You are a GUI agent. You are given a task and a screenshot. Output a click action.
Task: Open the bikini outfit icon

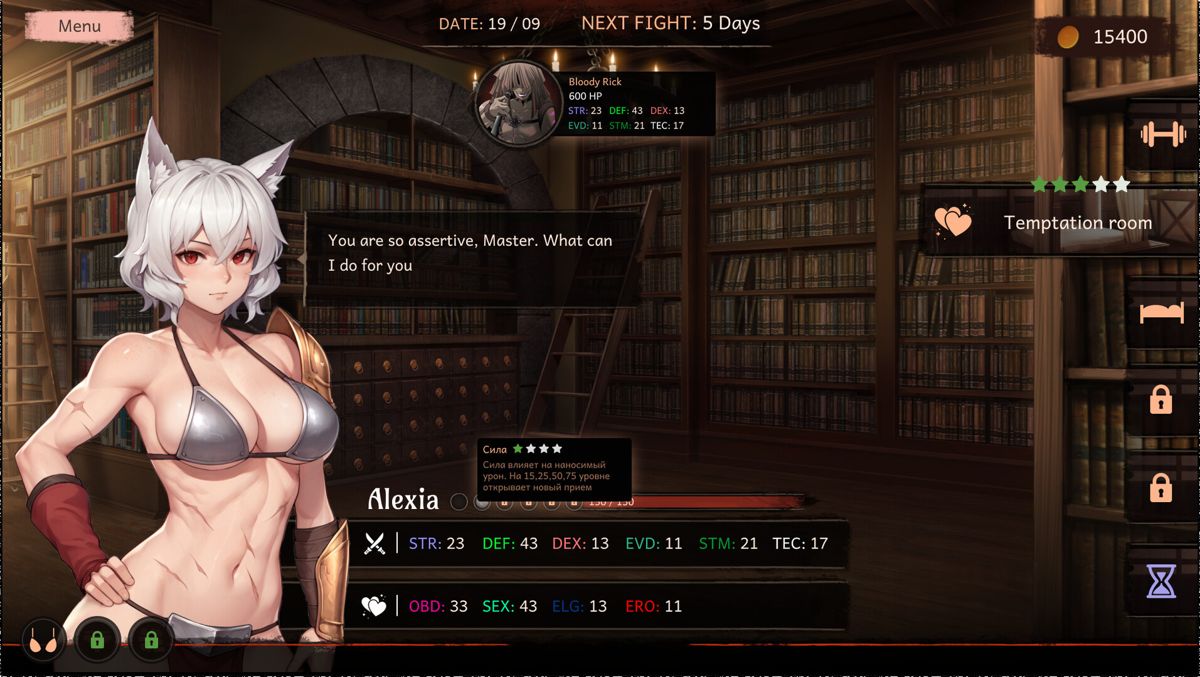pyautogui.click(x=42, y=640)
